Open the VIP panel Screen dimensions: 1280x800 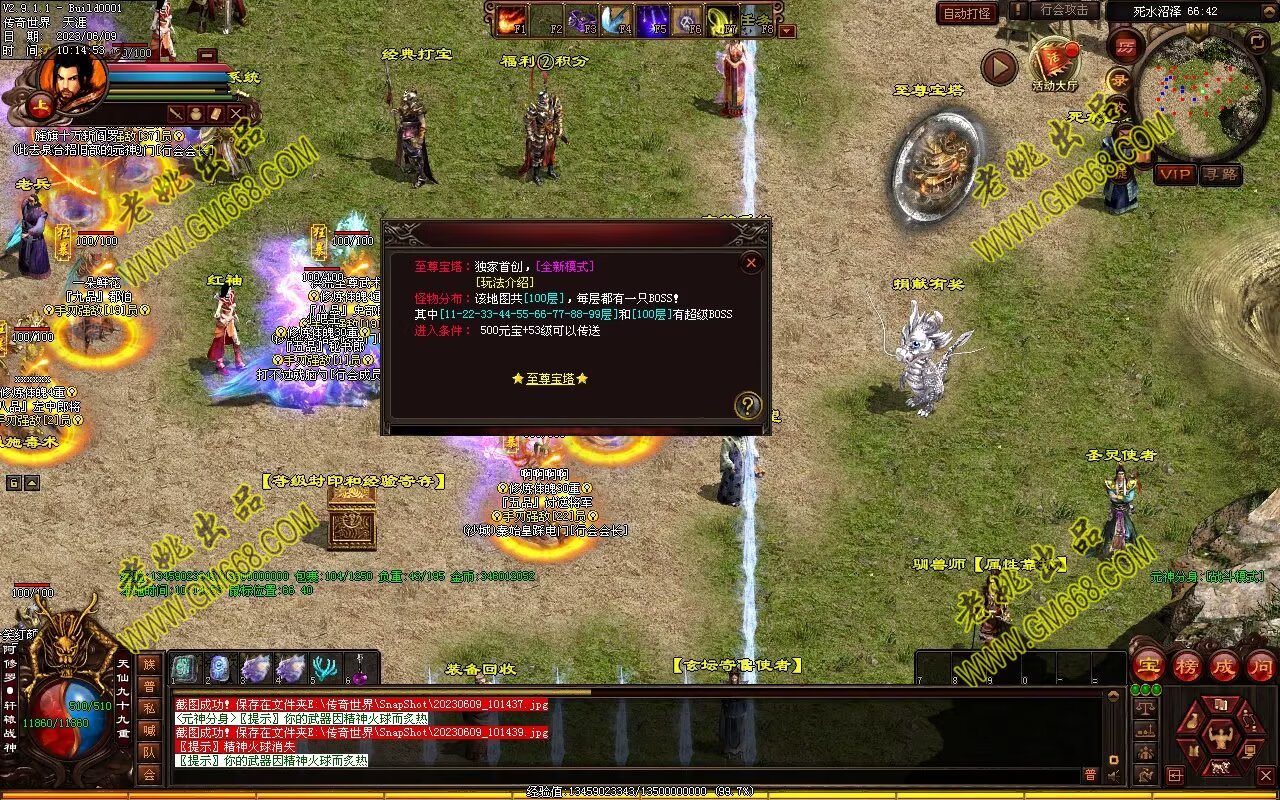click(1175, 174)
